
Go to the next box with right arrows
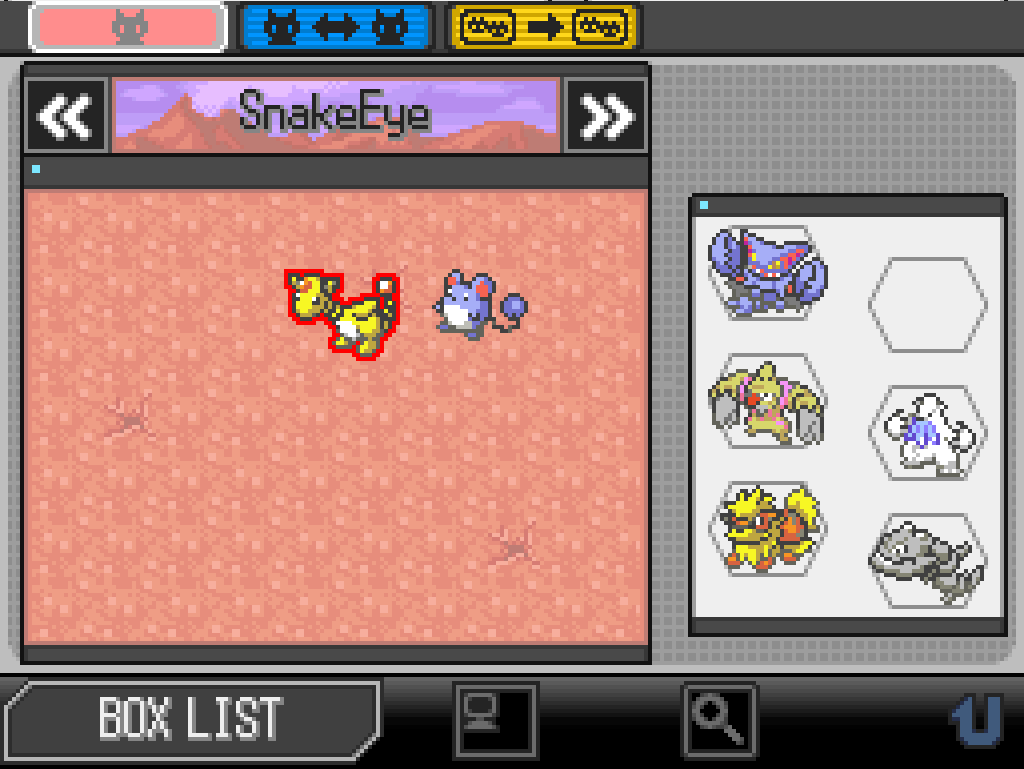pyautogui.click(x=606, y=116)
